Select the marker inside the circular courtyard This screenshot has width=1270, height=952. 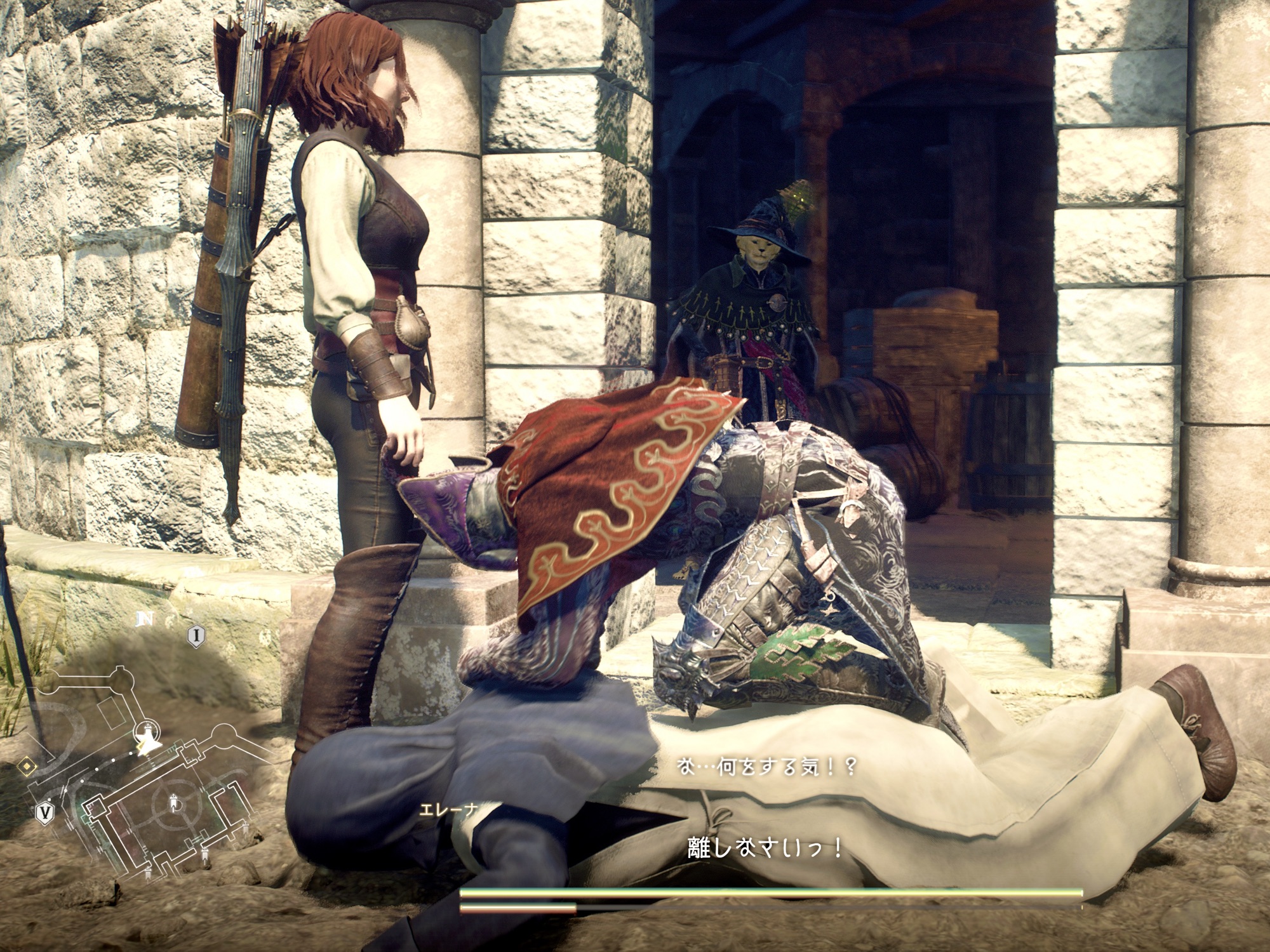click(176, 804)
